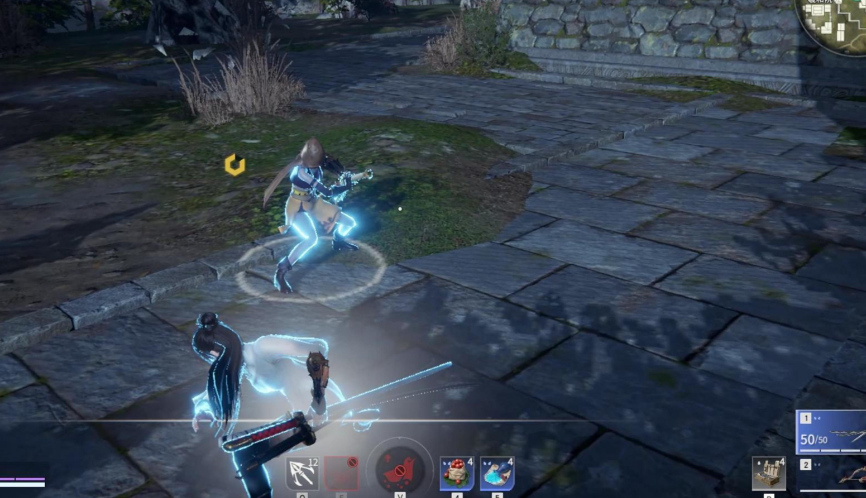
Task: Activate the triple-arrow skill icon
Action: (302, 473)
